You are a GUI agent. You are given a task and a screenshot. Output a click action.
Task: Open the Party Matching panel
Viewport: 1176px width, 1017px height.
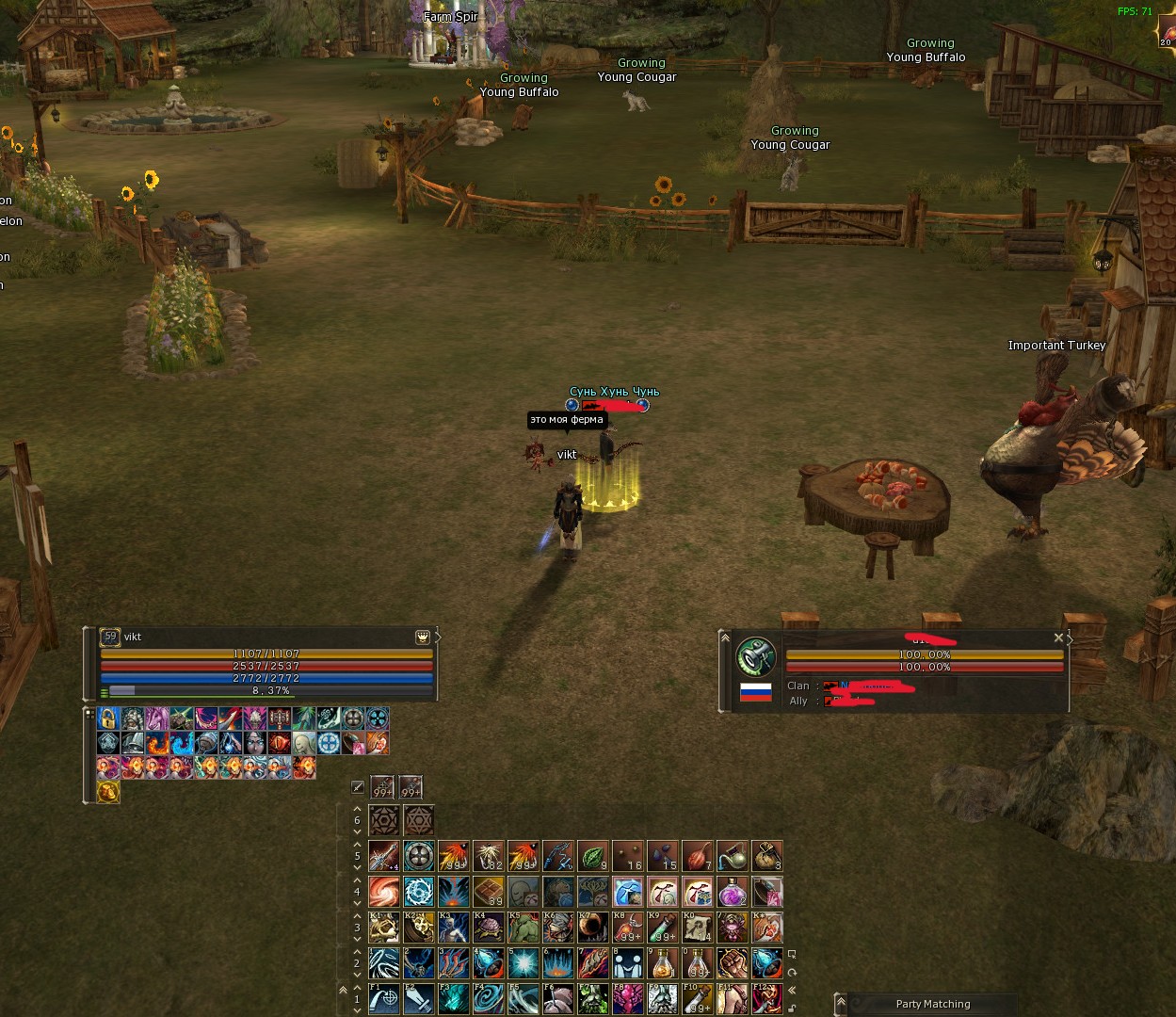click(932, 1004)
